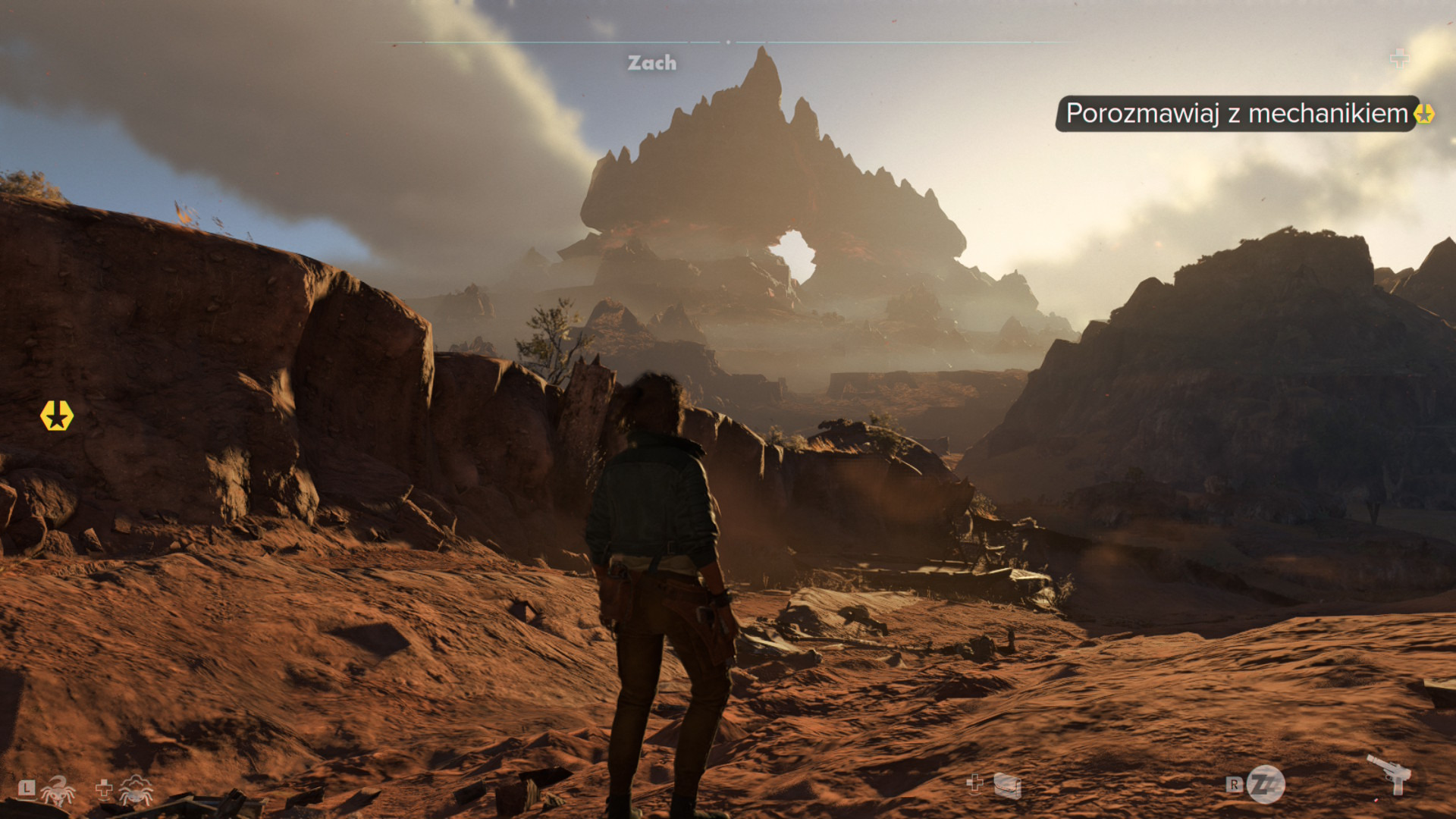Activate the stun shot Zz icon
This screenshot has height=819, width=1456.
pyautogui.click(x=1266, y=785)
